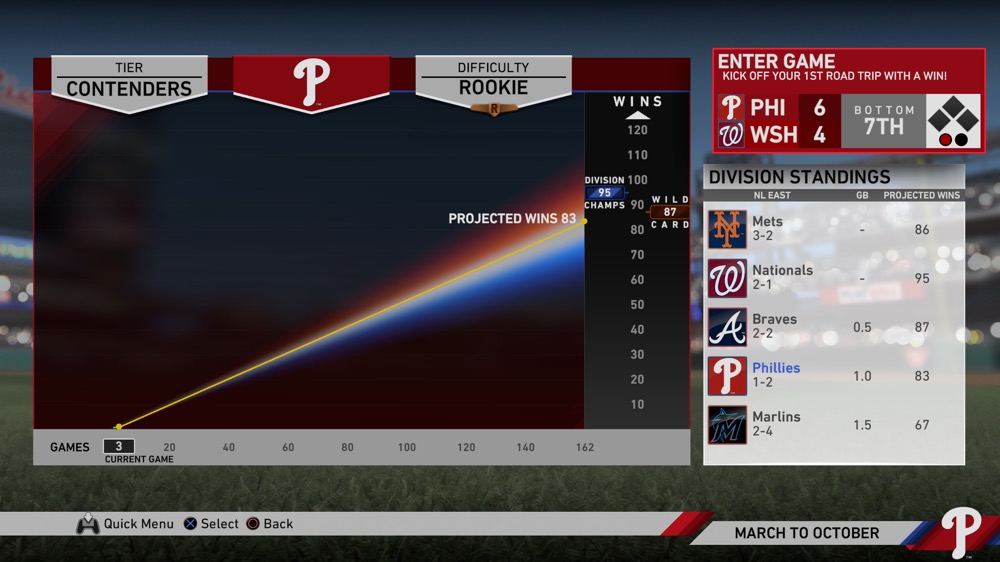Screen dimensions: 1000x562
Task: Choose the Mets standings row
Action: [x=834, y=229]
